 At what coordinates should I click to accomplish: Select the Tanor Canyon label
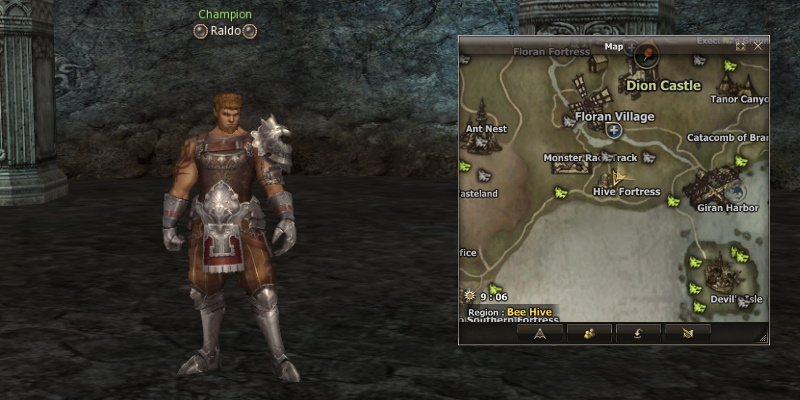point(738,99)
